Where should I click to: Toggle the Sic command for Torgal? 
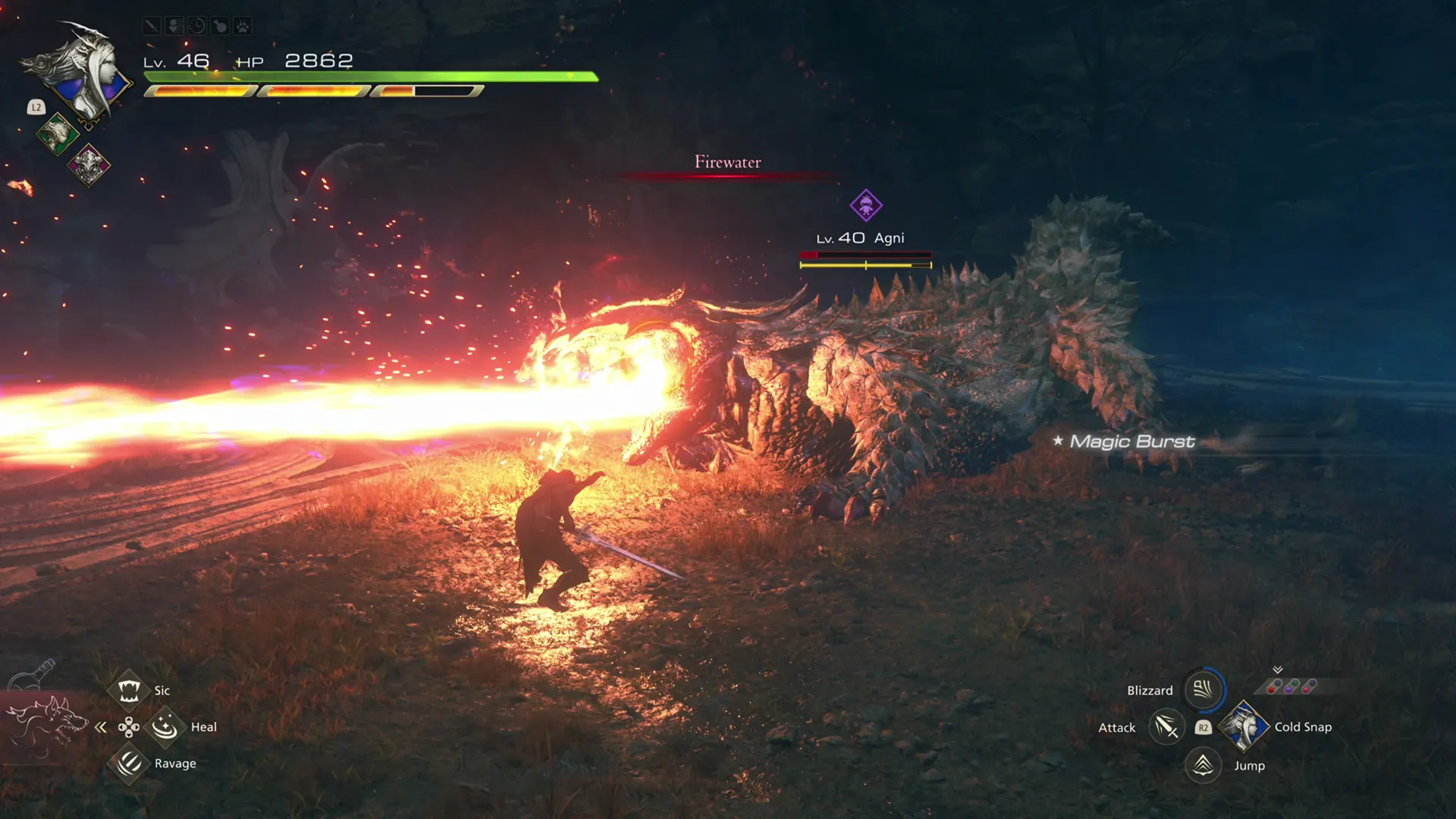pos(129,689)
